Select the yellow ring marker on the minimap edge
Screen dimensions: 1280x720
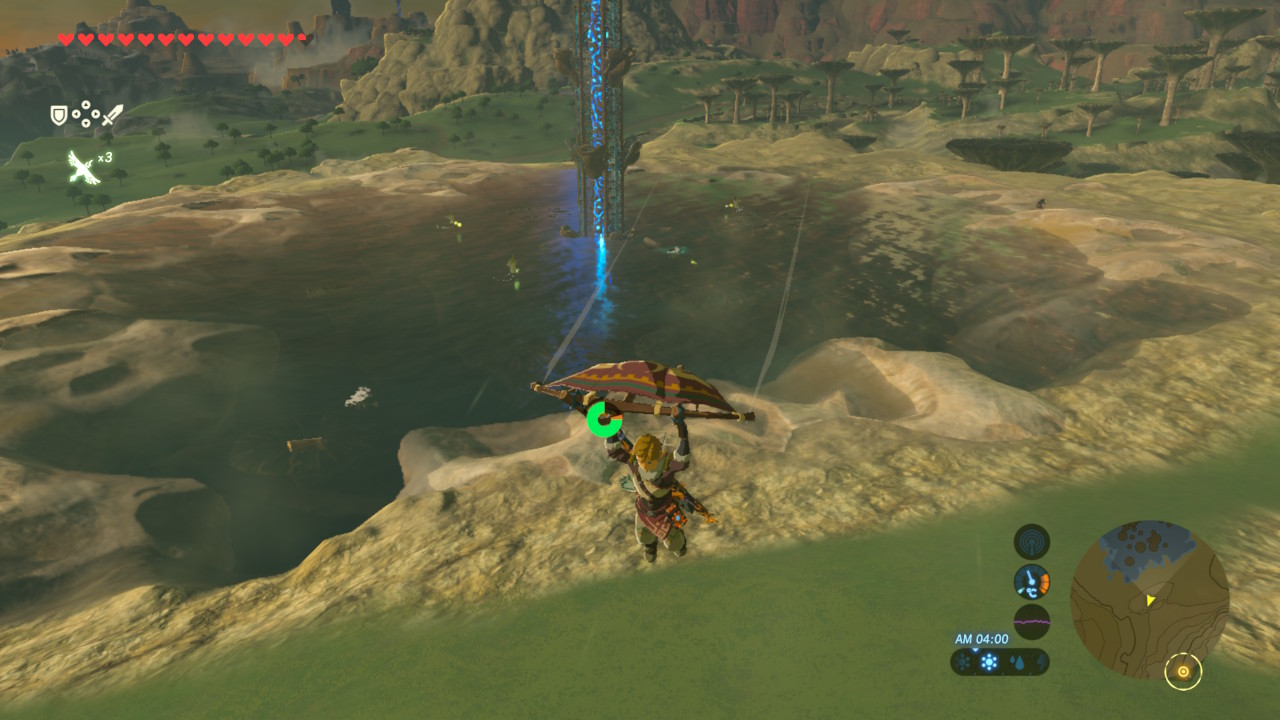click(1183, 672)
